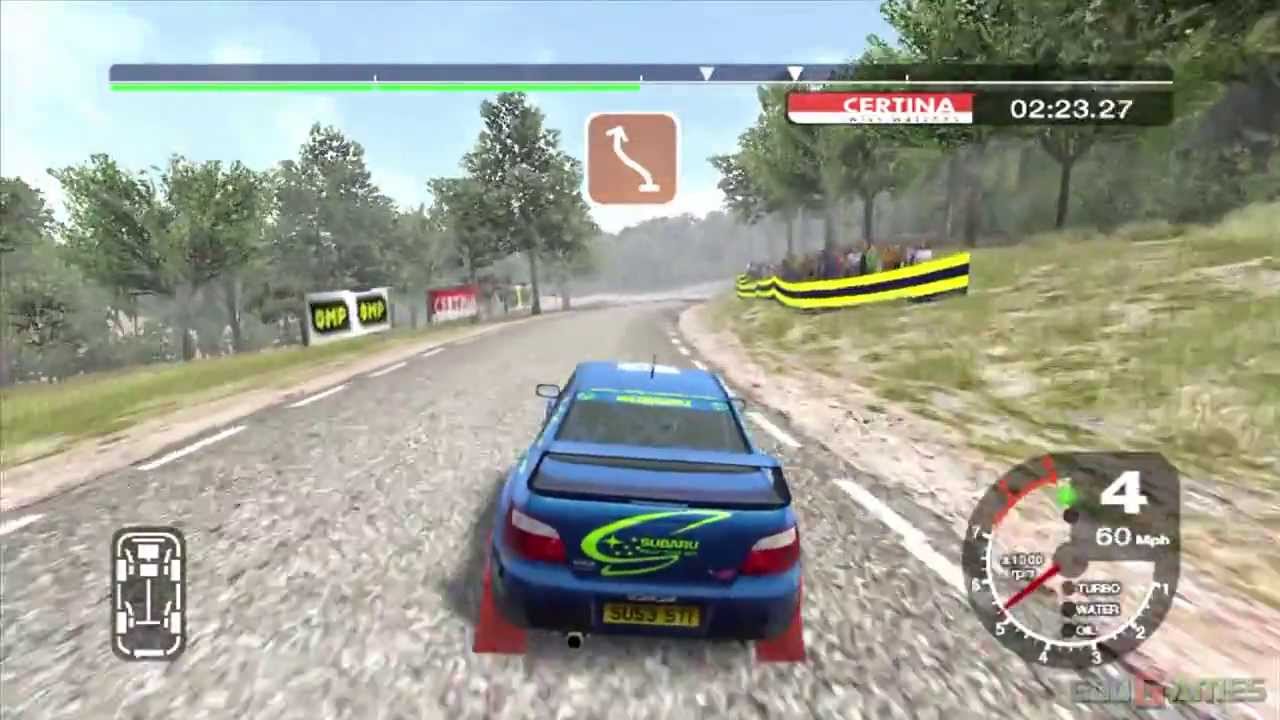Select the car damage indicator icon
Viewport: 1280px width, 720px height.
click(148, 592)
